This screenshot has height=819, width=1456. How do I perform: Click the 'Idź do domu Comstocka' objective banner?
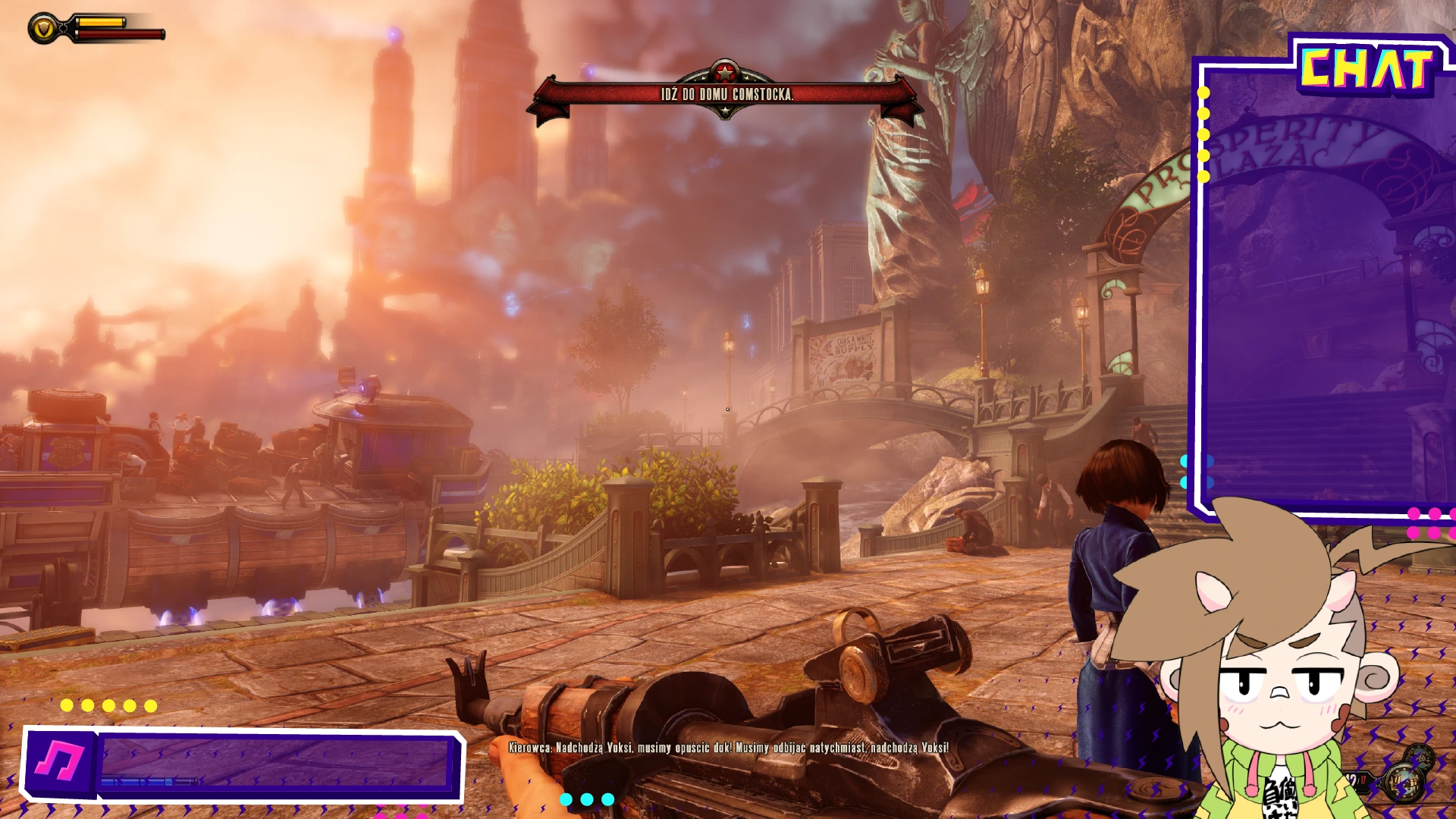726,95
